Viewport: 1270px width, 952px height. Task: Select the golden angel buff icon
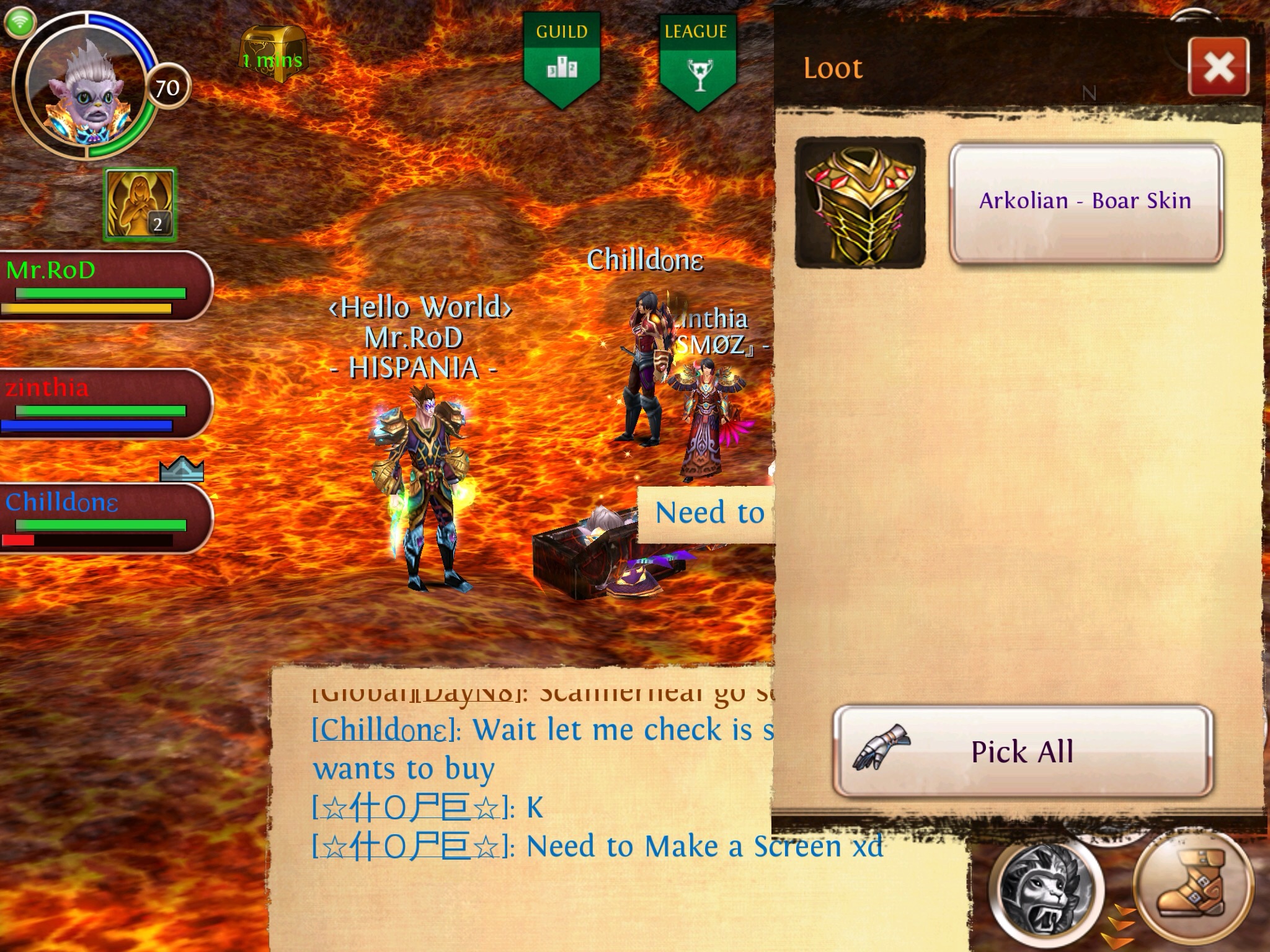[x=140, y=205]
